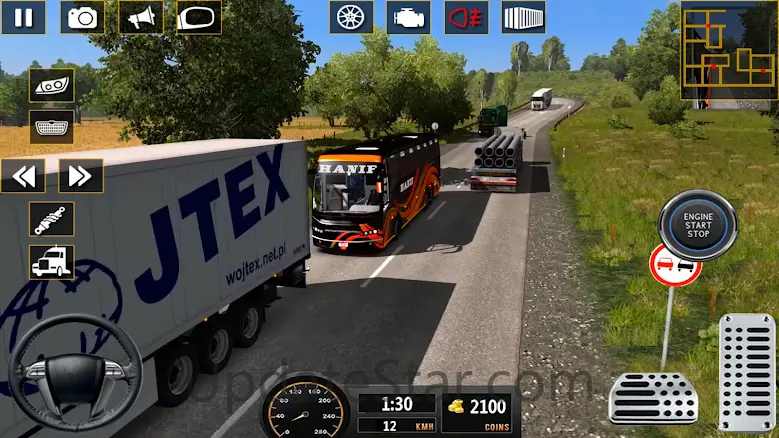Open the engine icon button
This screenshot has height=438, width=779.
pyautogui.click(x=409, y=17)
